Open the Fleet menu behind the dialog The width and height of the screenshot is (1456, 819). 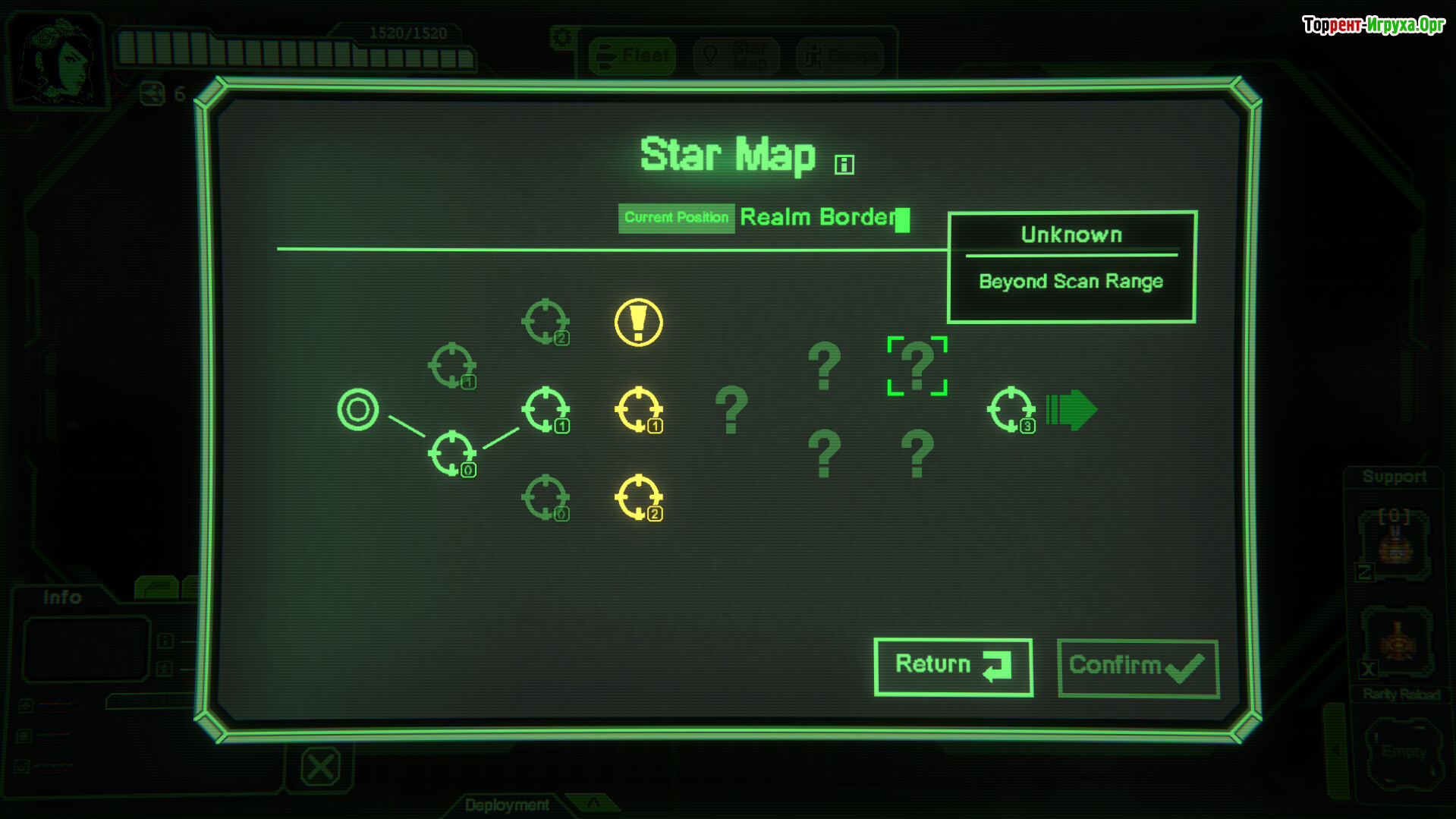(632, 55)
